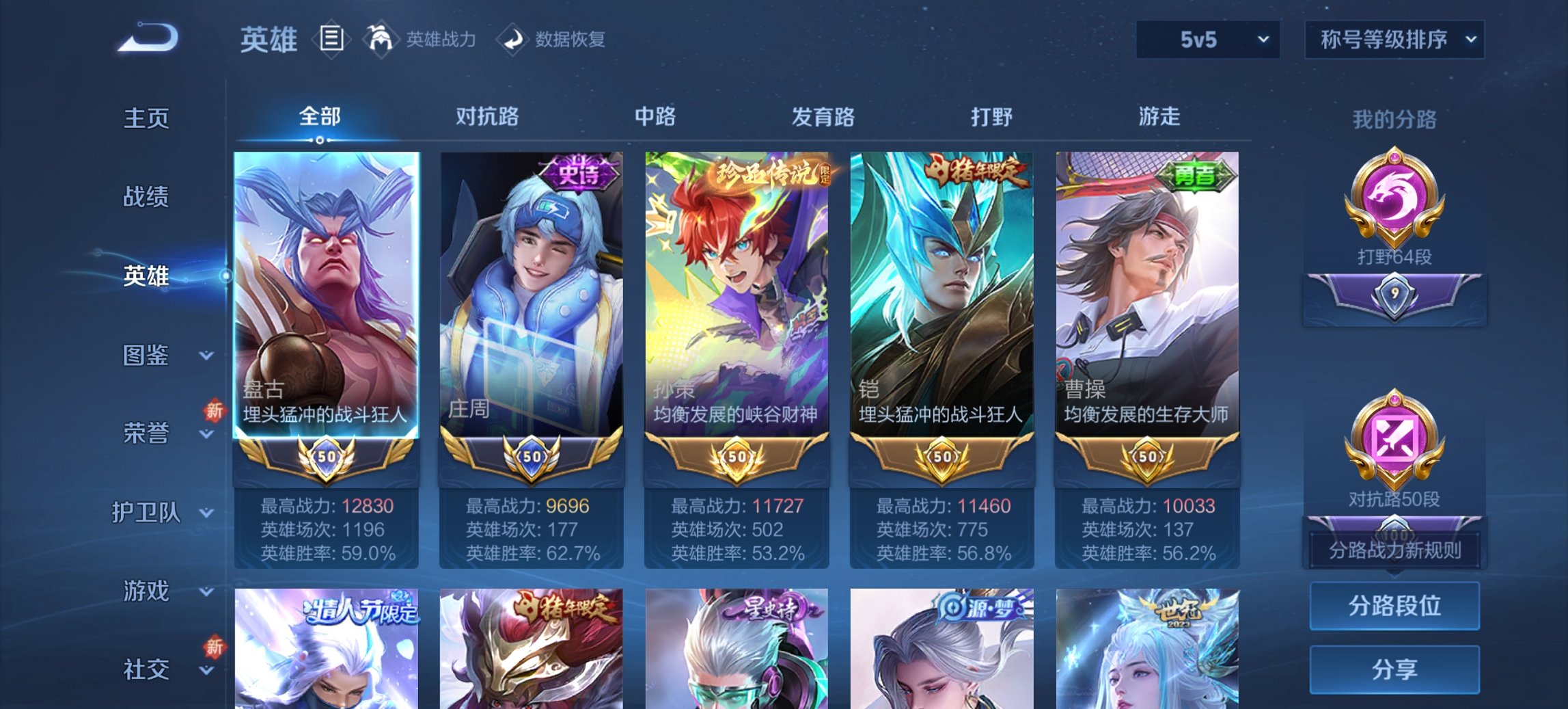Tap the 数据恢复 recovery icon

[x=510, y=40]
